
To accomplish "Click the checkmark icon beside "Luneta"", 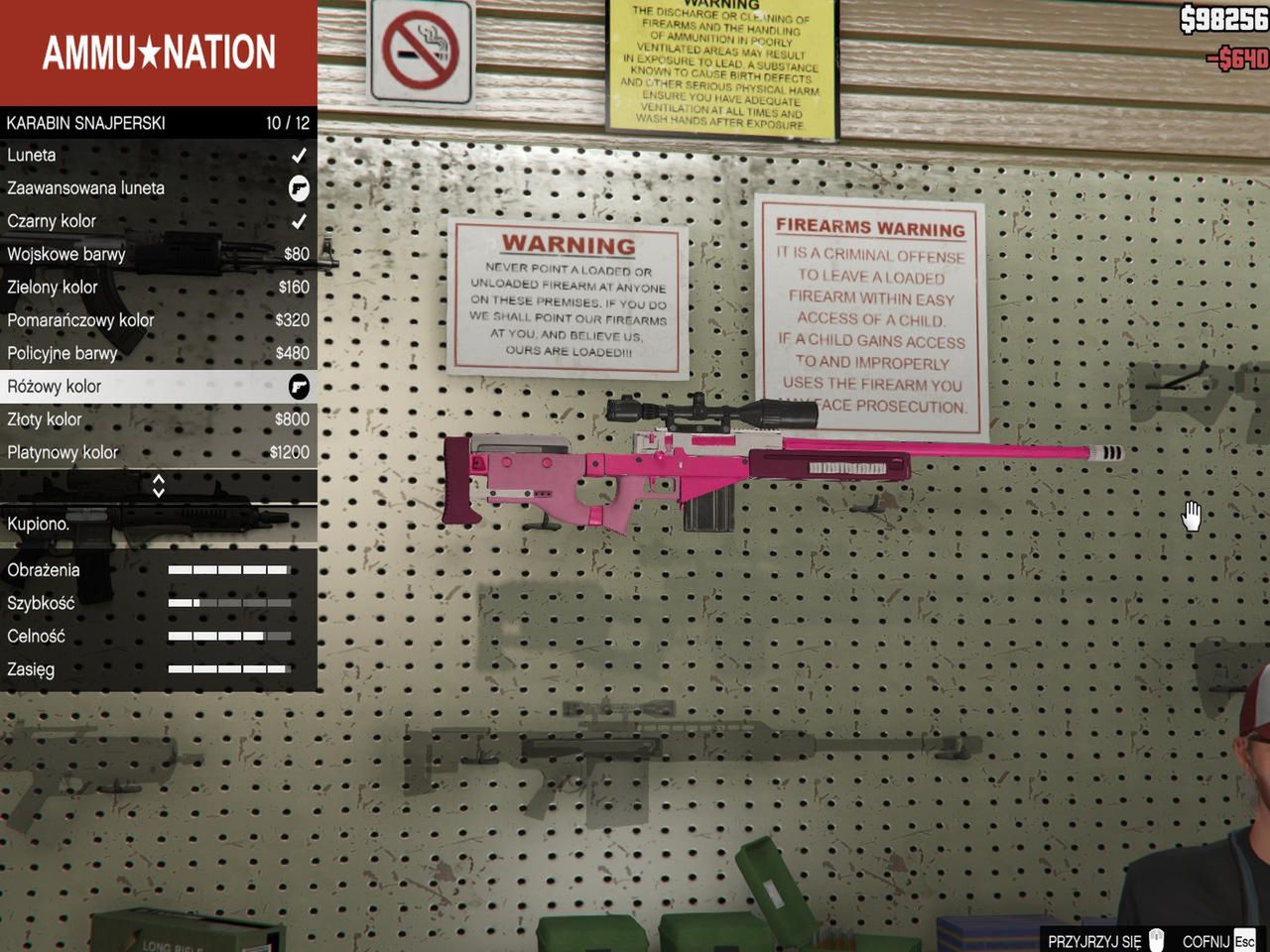I will [300, 155].
